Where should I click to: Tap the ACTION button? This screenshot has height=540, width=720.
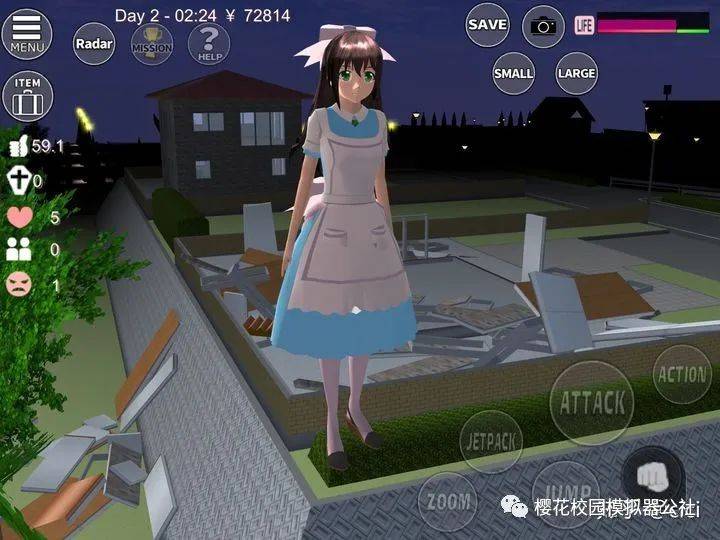pos(682,375)
